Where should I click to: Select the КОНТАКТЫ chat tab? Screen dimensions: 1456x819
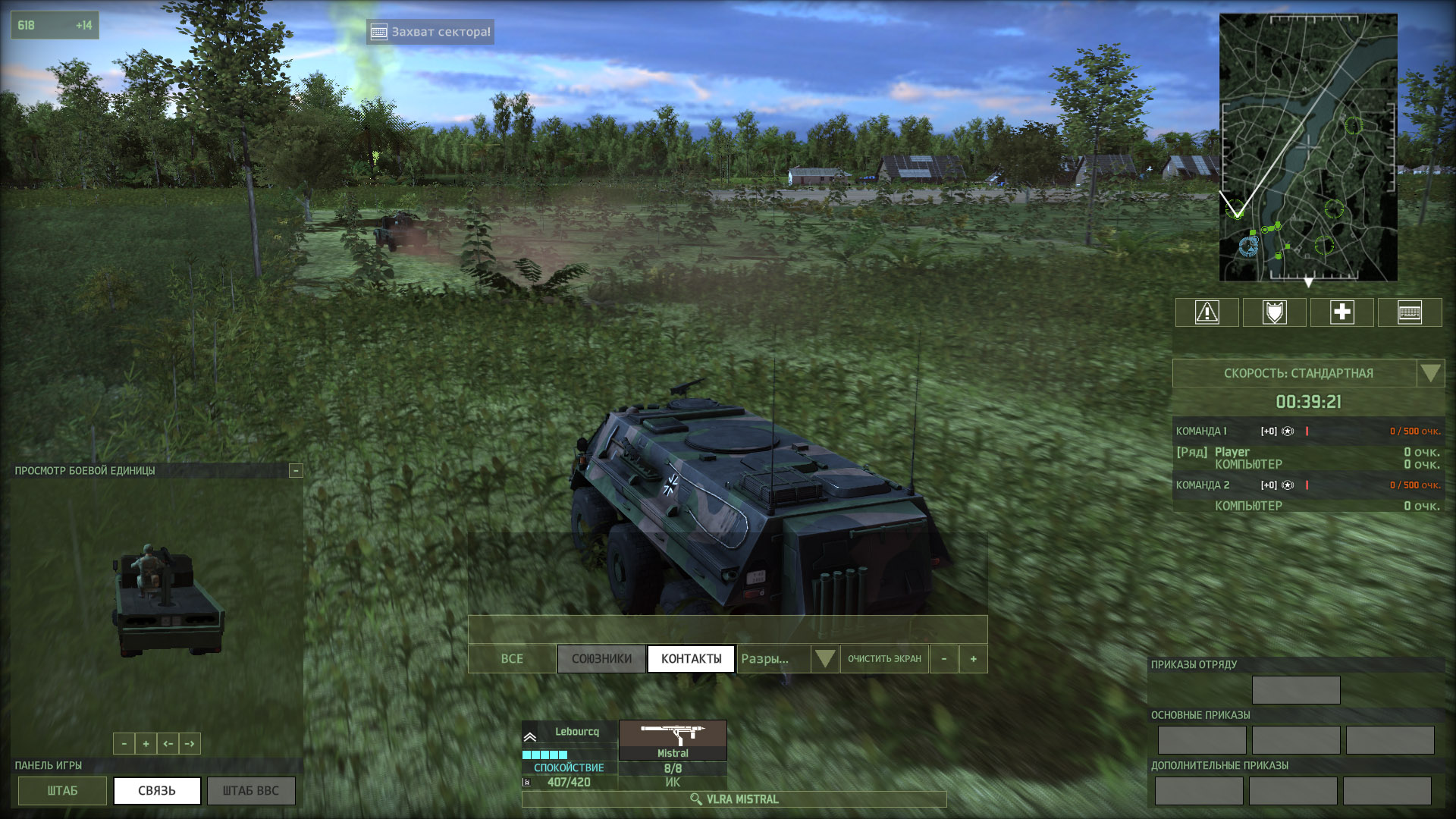pos(691,659)
